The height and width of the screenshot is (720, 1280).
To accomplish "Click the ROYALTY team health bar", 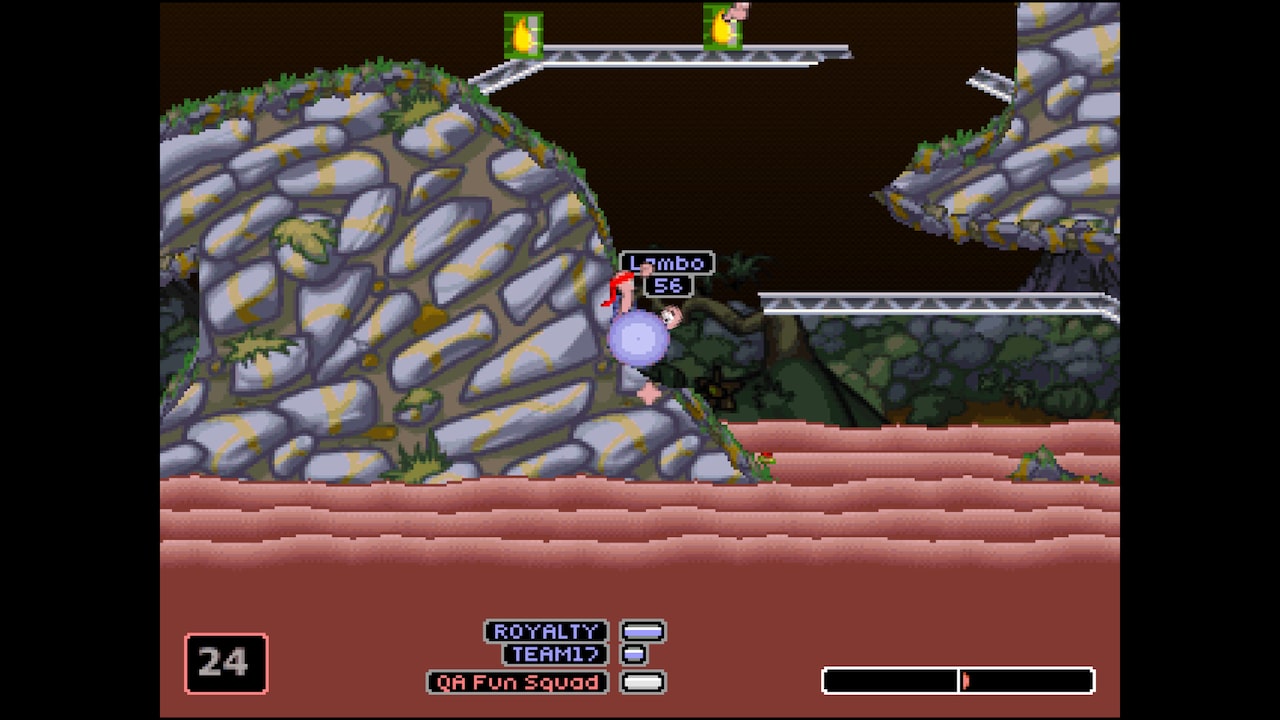I will point(645,631).
